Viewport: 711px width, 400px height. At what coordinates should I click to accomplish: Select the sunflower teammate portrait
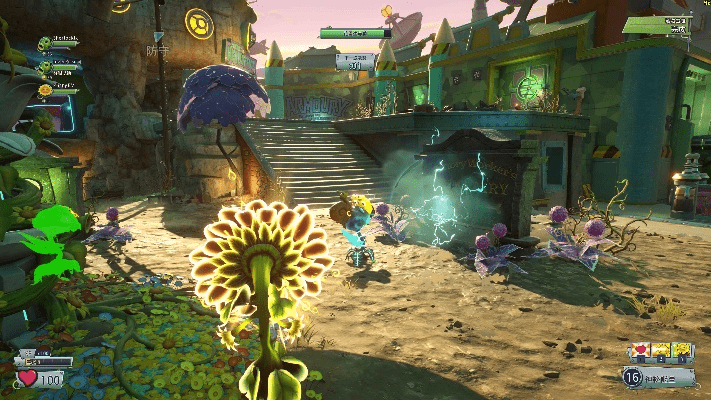pyautogui.click(x=45, y=90)
